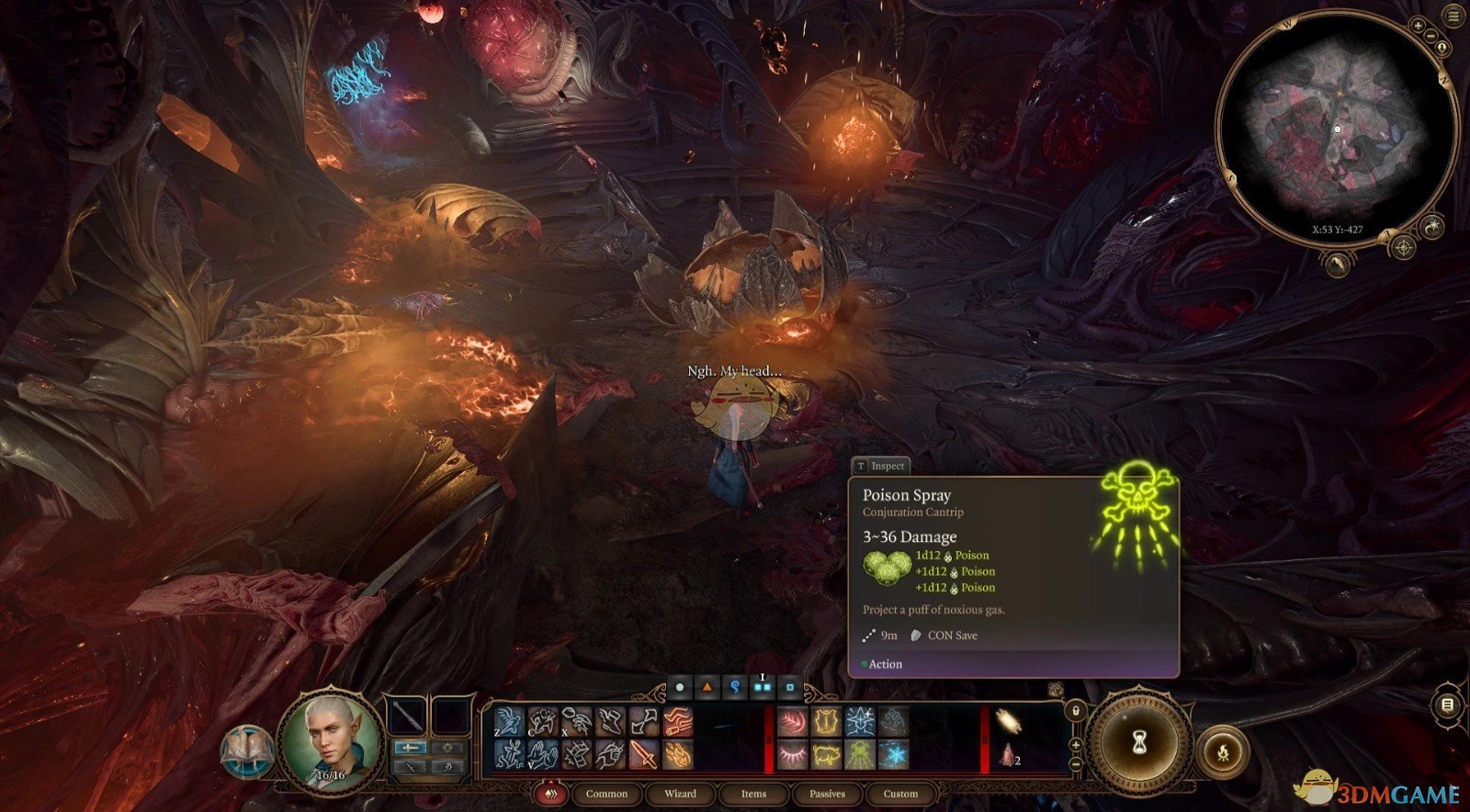End turn with the hourglass button
Image resolution: width=1470 pixels, height=812 pixels.
[x=1140, y=740]
